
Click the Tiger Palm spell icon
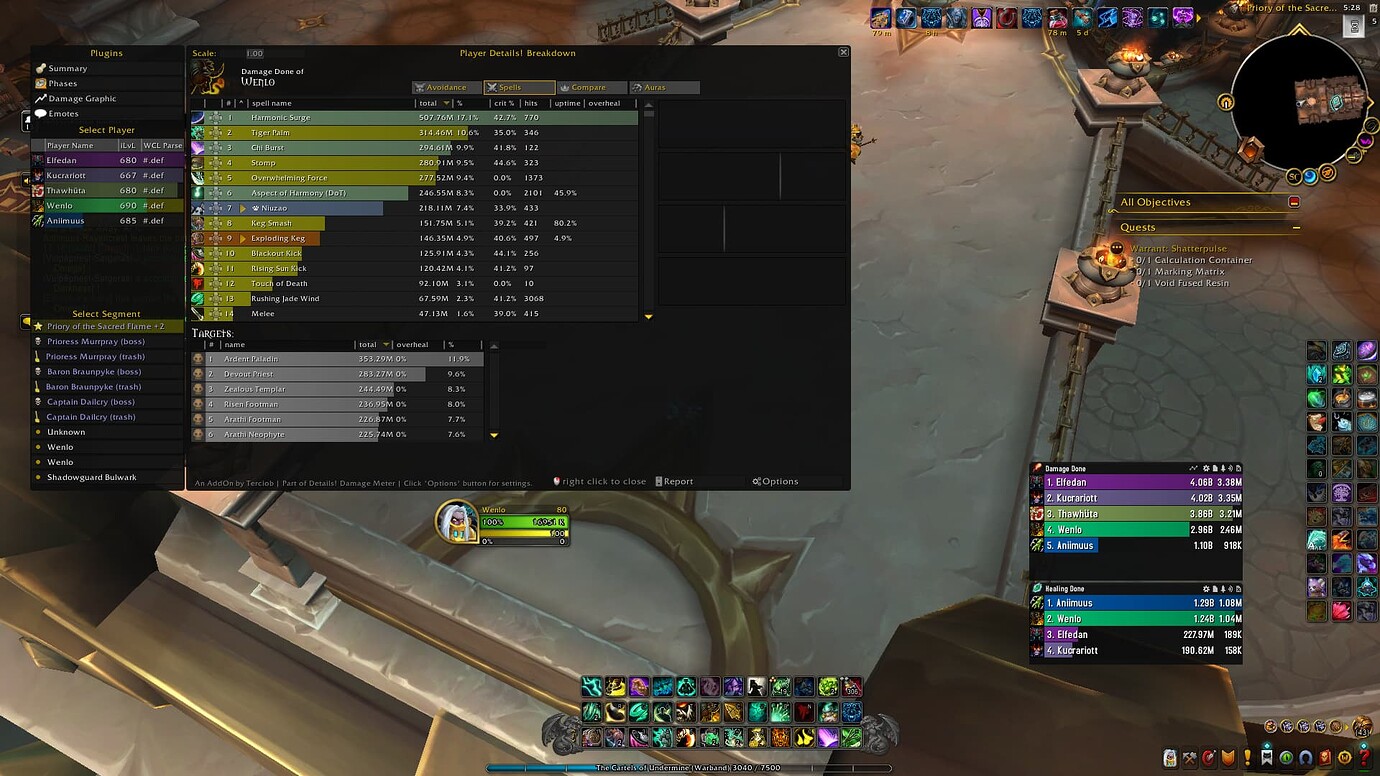(x=197, y=133)
